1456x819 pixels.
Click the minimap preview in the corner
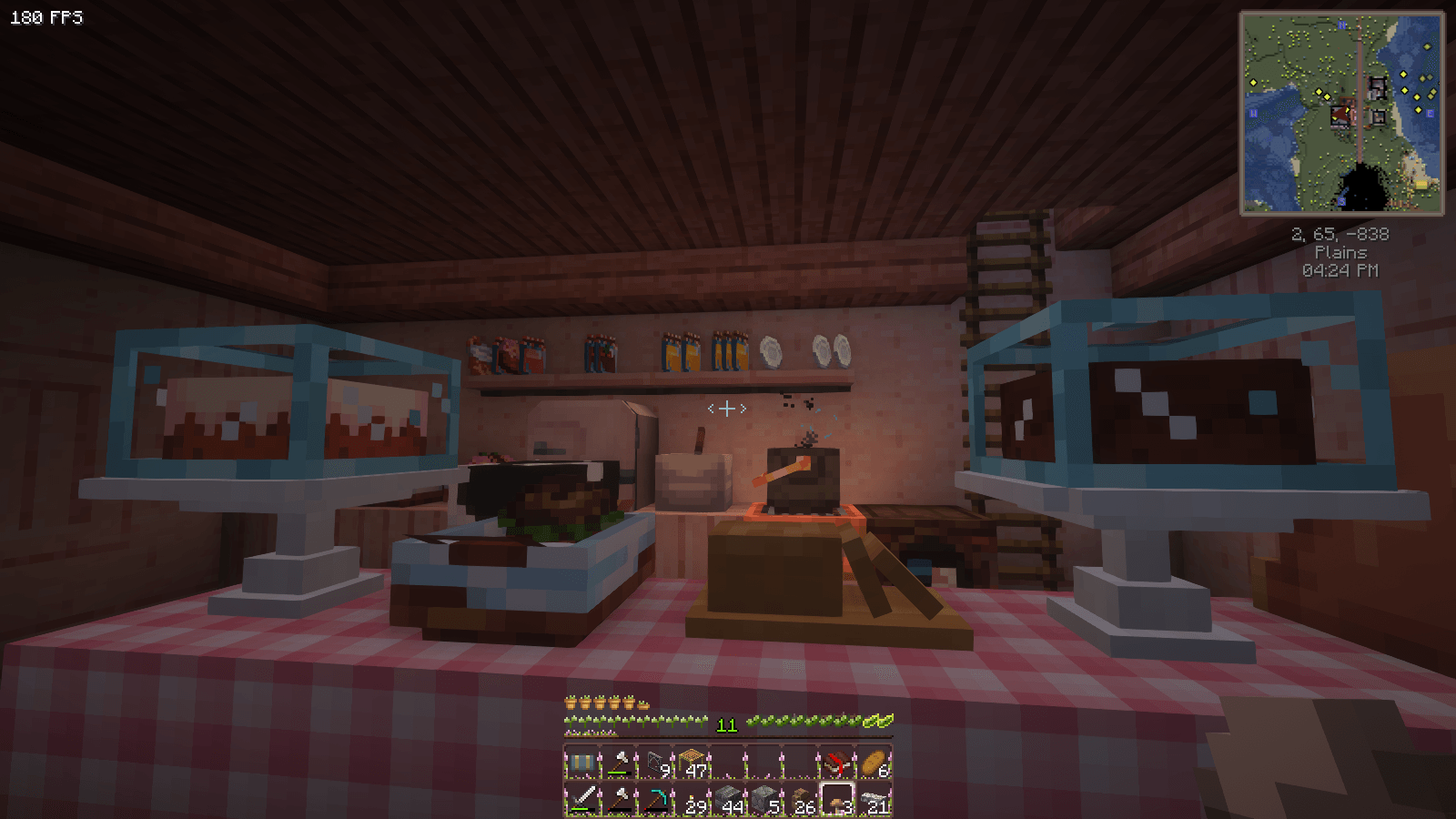(x=1343, y=111)
